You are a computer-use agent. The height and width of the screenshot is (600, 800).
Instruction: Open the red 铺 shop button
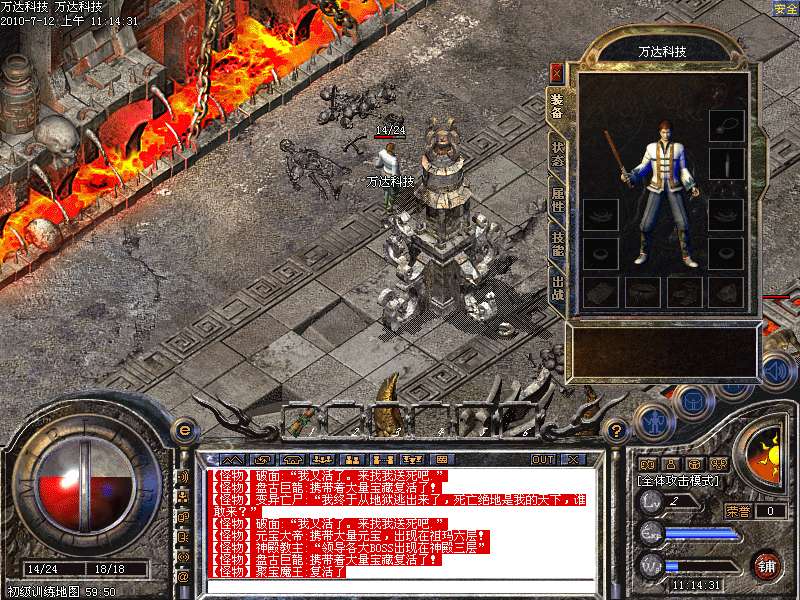(766, 564)
